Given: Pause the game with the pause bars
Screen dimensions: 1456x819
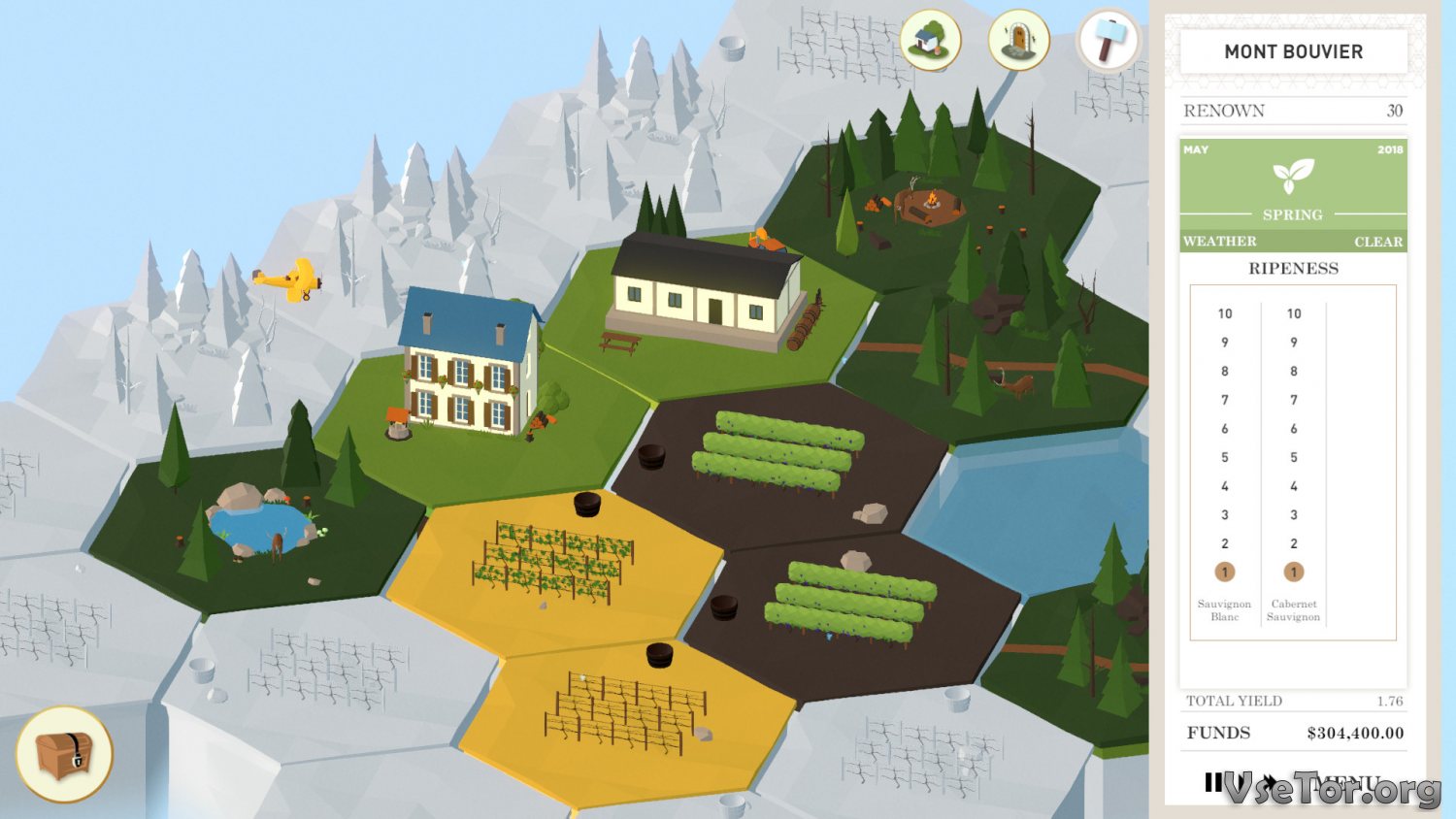Looking at the screenshot, I should (1213, 782).
